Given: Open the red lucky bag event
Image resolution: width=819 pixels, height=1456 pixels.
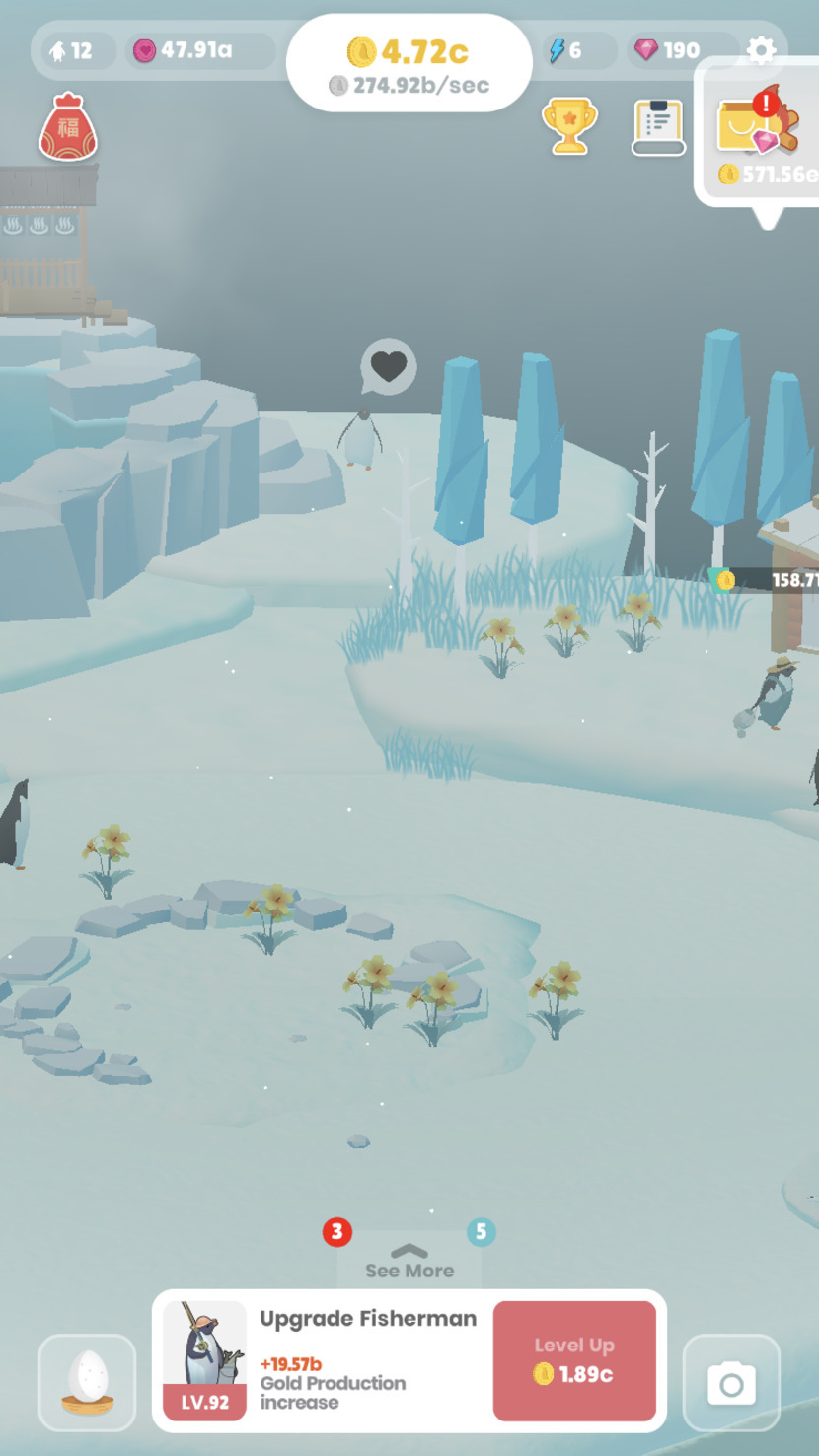Looking at the screenshot, I should pos(68,127).
